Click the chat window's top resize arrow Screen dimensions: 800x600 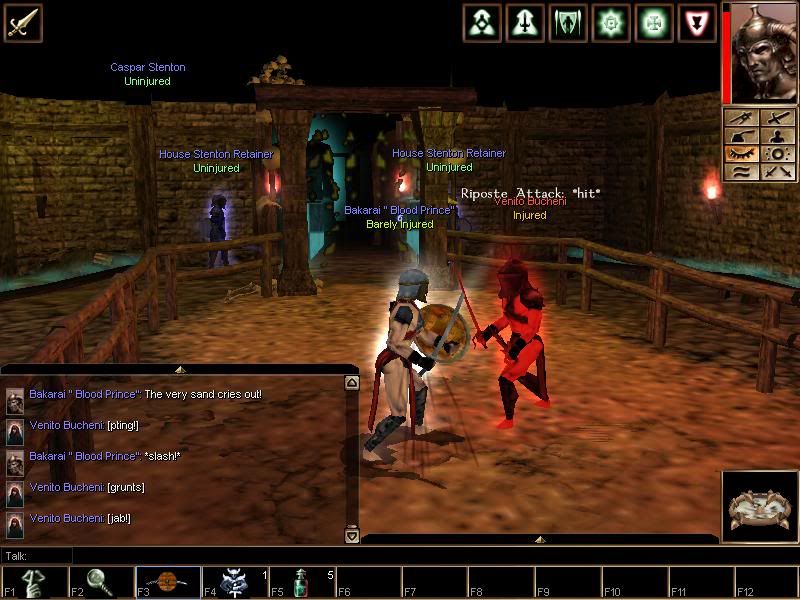pyautogui.click(x=178, y=369)
